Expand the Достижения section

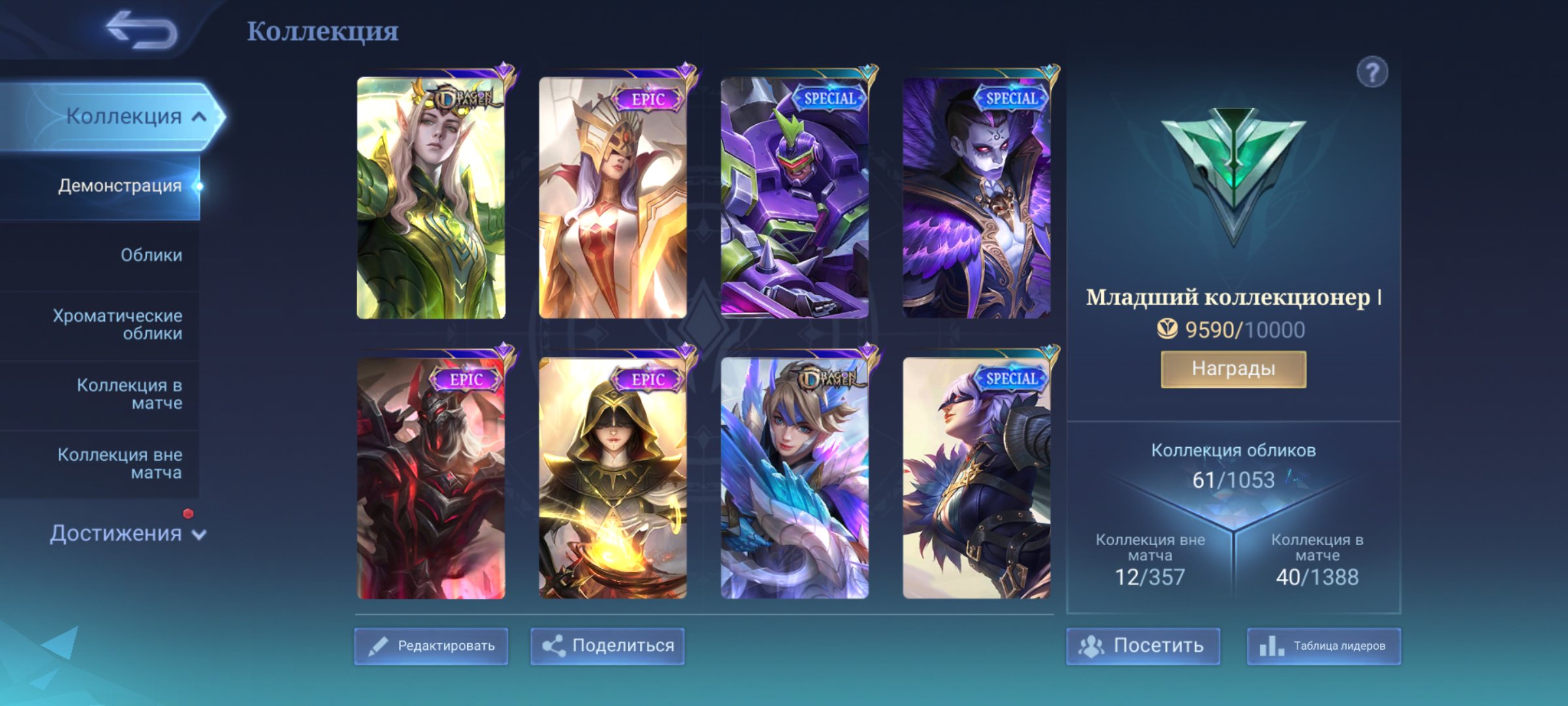coord(124,534)
